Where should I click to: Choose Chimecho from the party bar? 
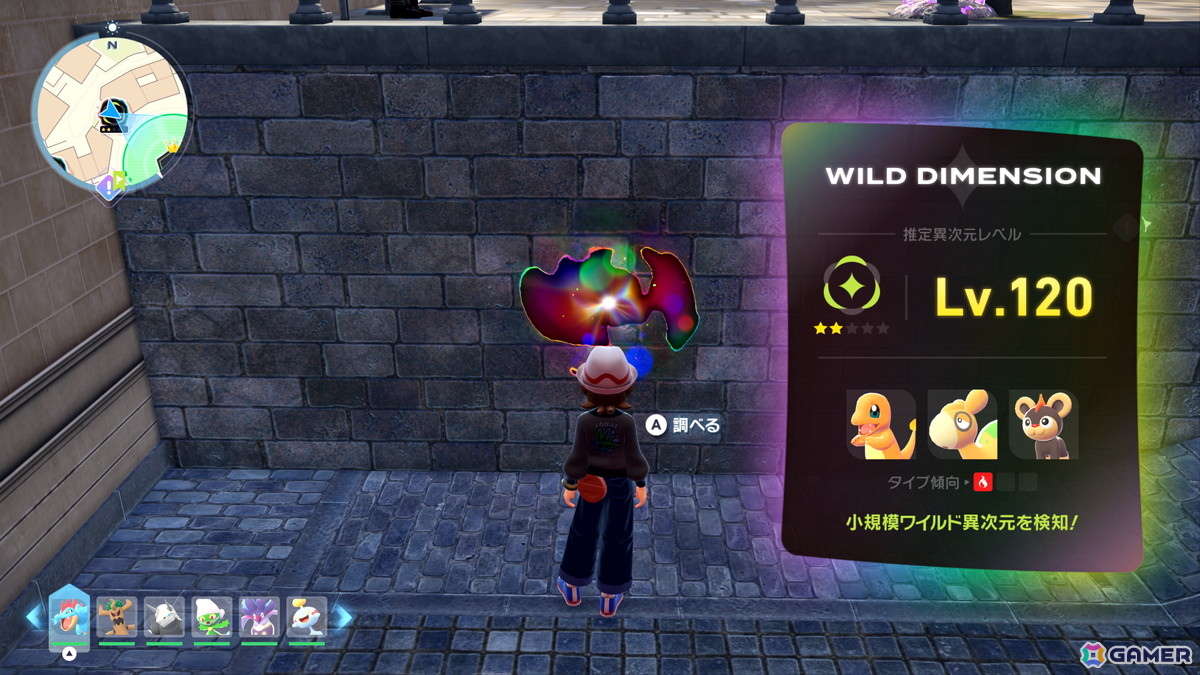click(306, 617)
